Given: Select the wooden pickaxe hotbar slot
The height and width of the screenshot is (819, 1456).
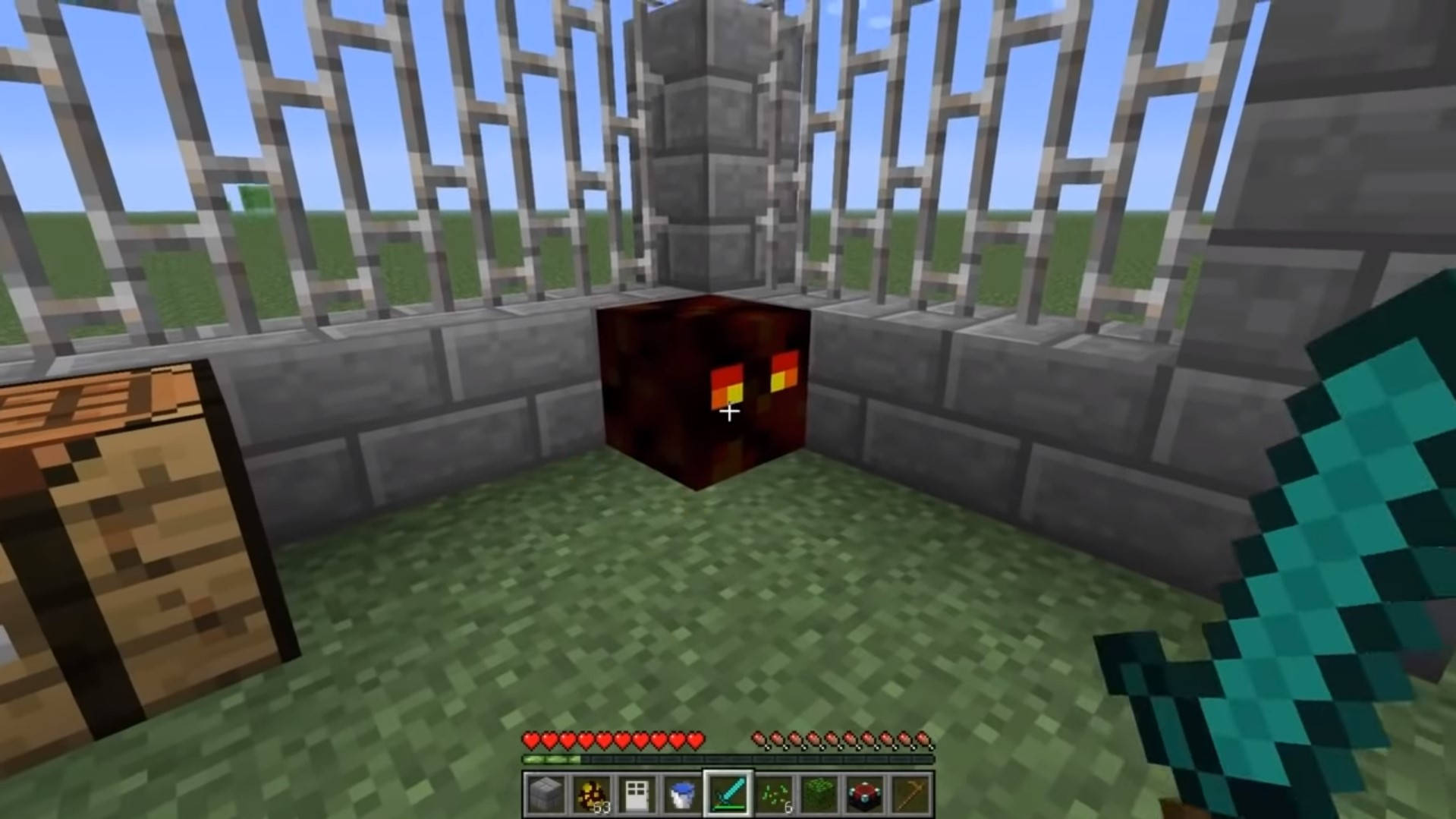Looking at the screenshot, I should [x=910, y=795].
